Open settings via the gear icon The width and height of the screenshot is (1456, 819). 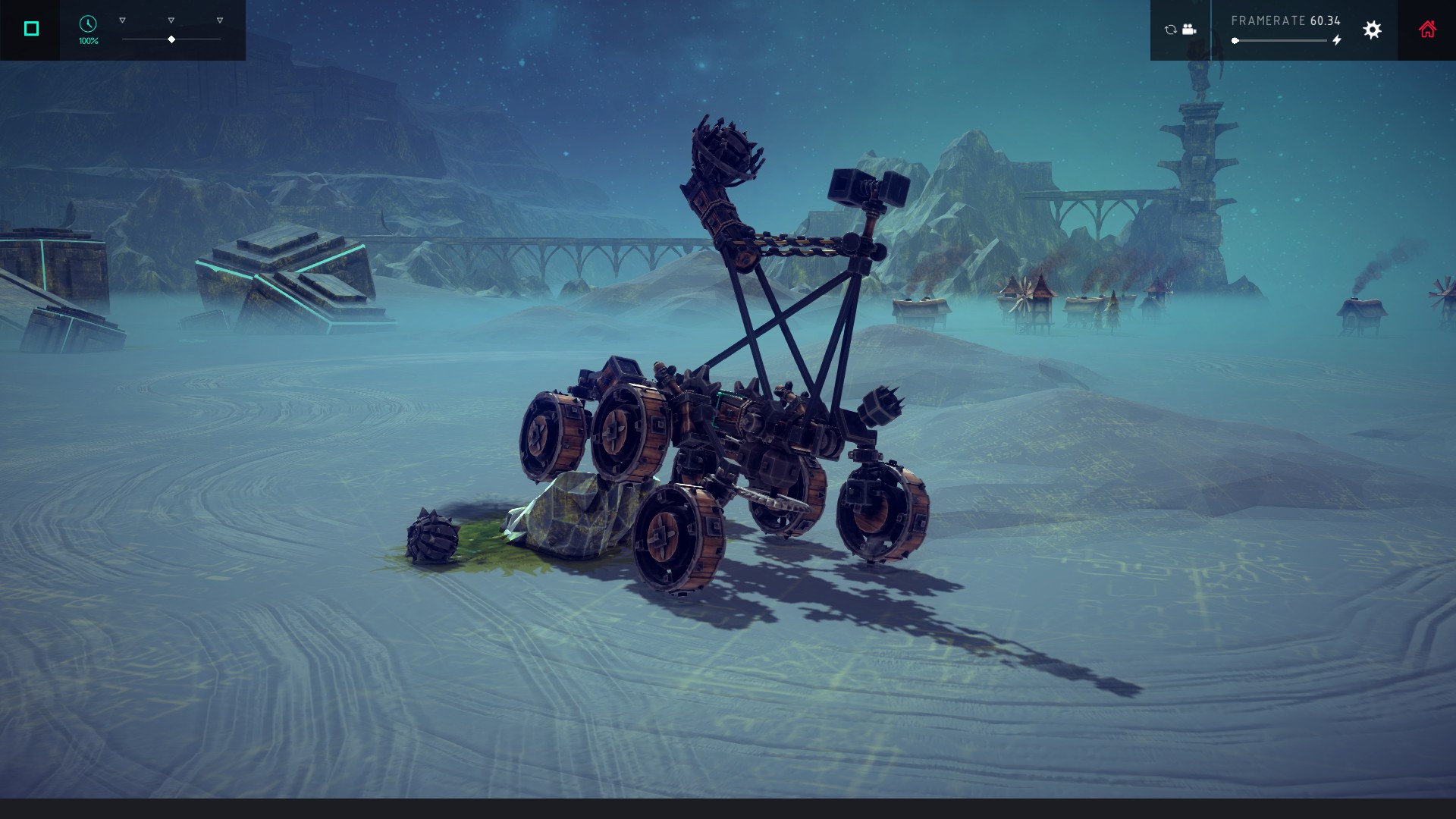tap(1372, 30)
